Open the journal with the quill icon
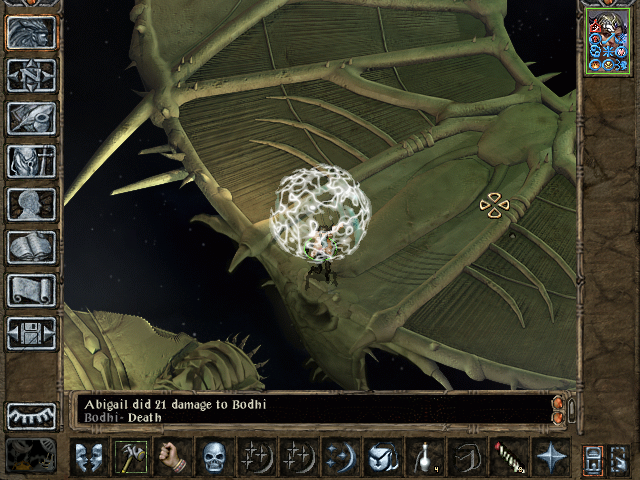The width and height of the screenshot is (640, 480). [x=31, y=118]
